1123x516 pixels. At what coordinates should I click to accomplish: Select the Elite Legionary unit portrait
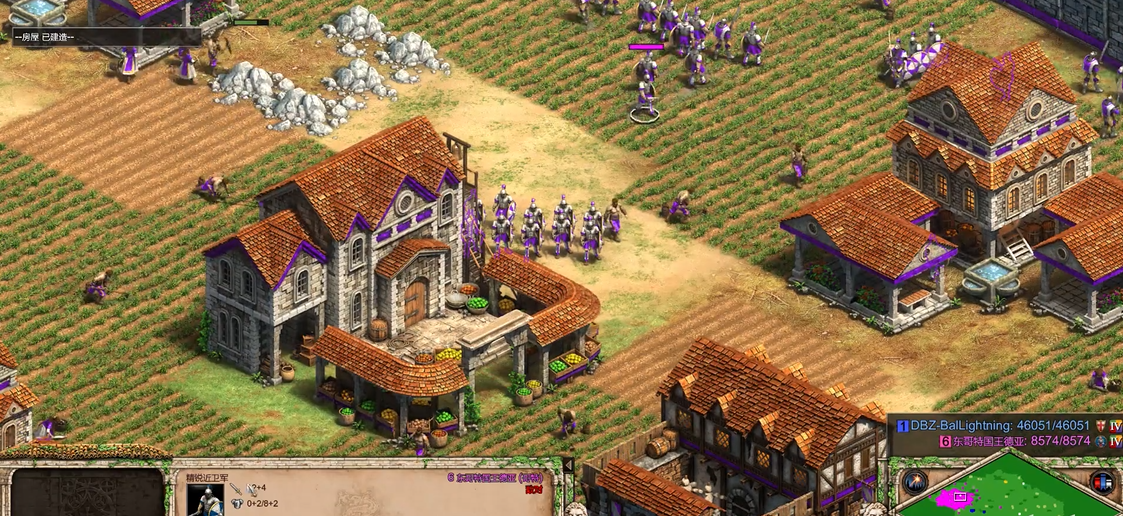pos(204,500)
